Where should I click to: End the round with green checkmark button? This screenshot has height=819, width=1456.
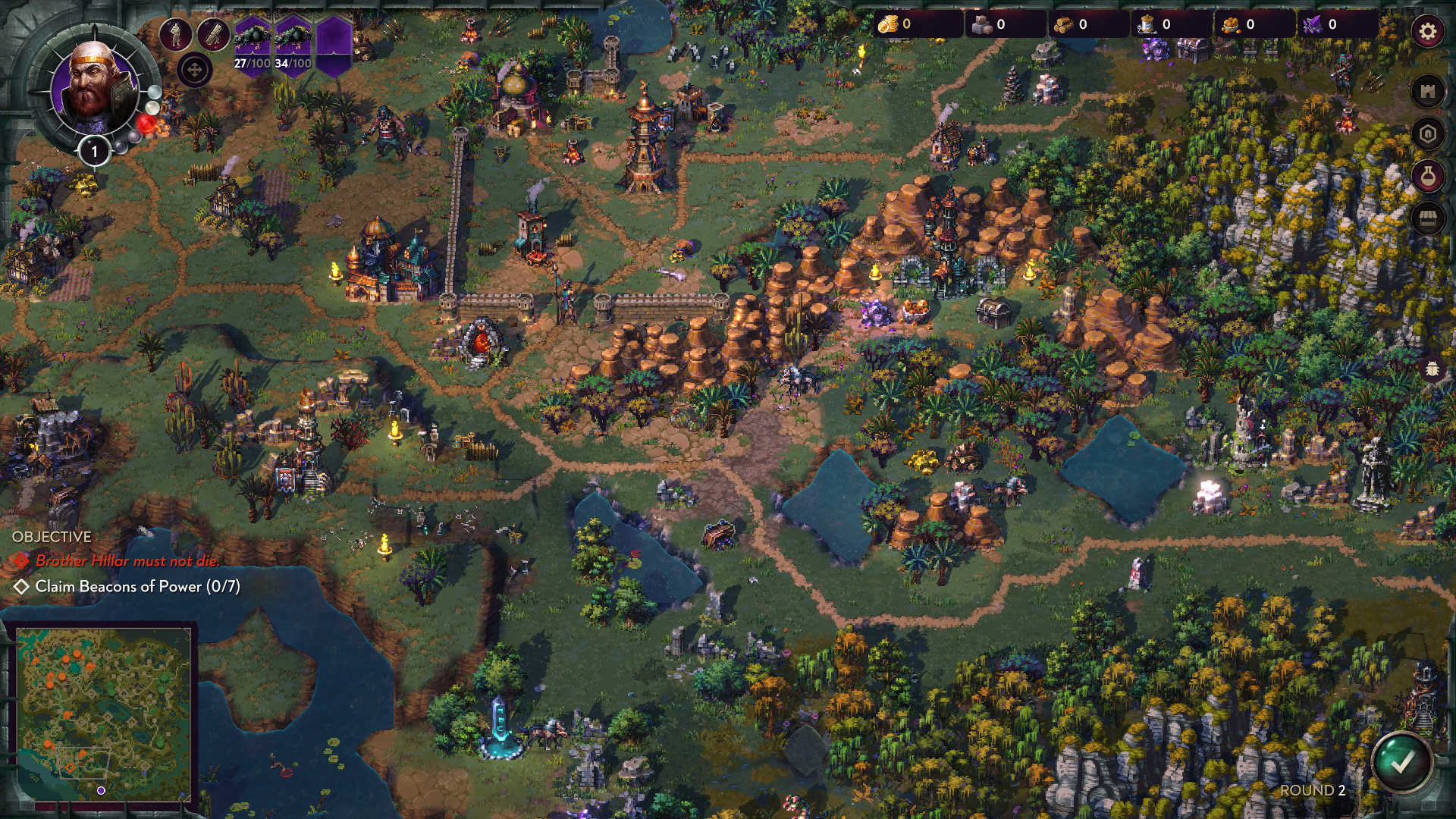coord(1401,762)
